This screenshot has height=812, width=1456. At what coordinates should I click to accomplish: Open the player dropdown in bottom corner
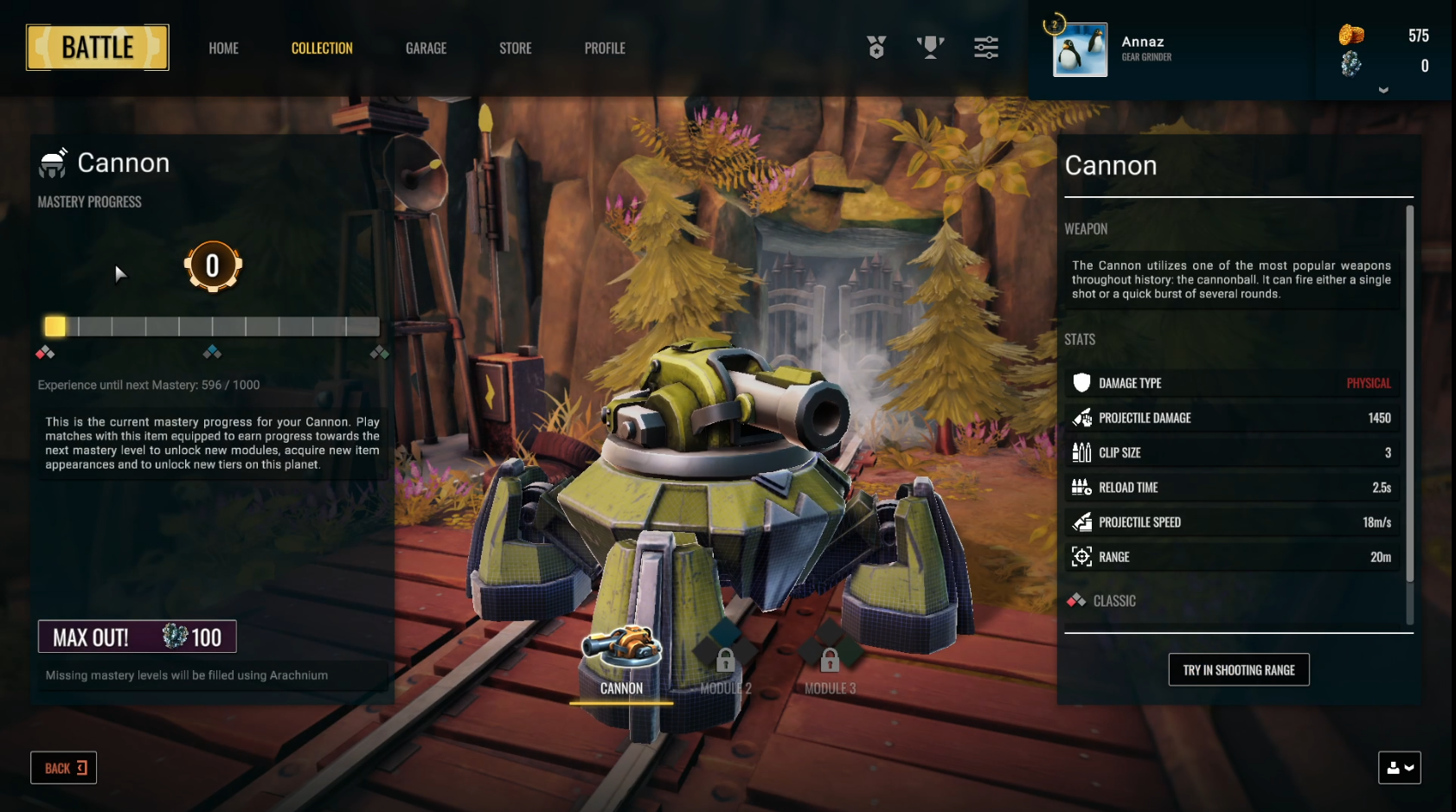(x=1399, y=768)
